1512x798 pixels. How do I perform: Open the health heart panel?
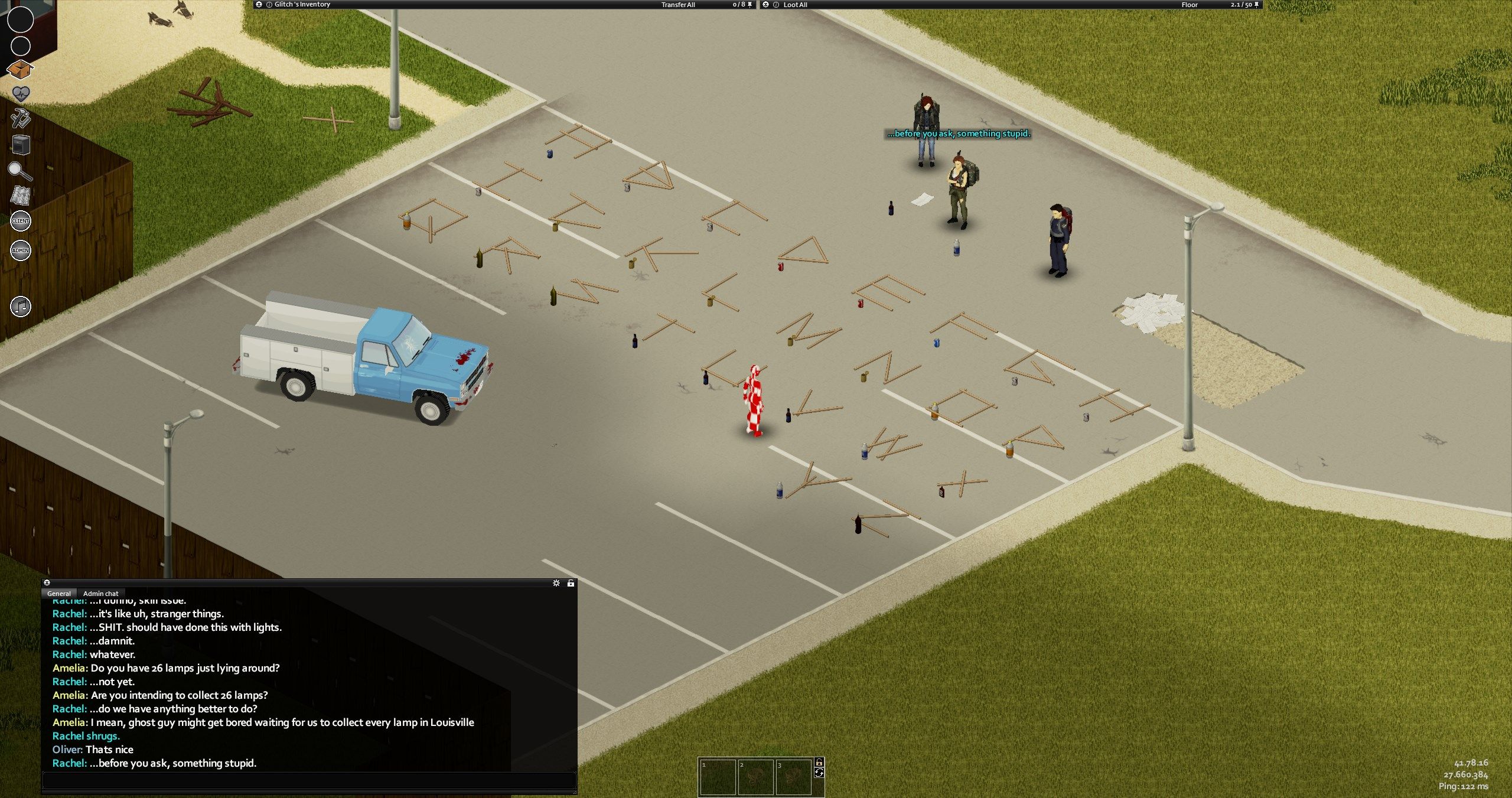point(21,93)
